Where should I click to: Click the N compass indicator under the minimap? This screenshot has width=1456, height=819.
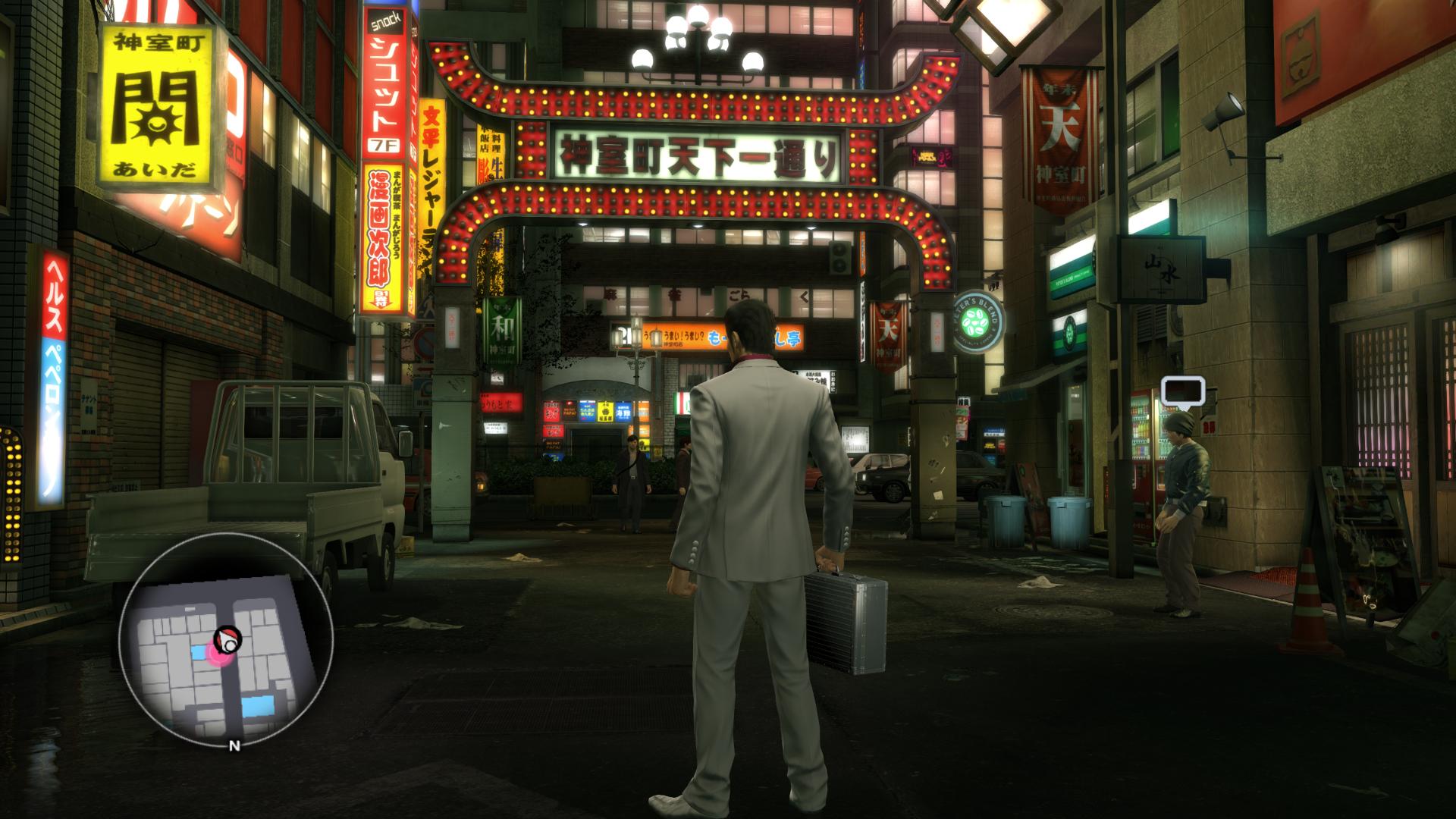(234, 745)
